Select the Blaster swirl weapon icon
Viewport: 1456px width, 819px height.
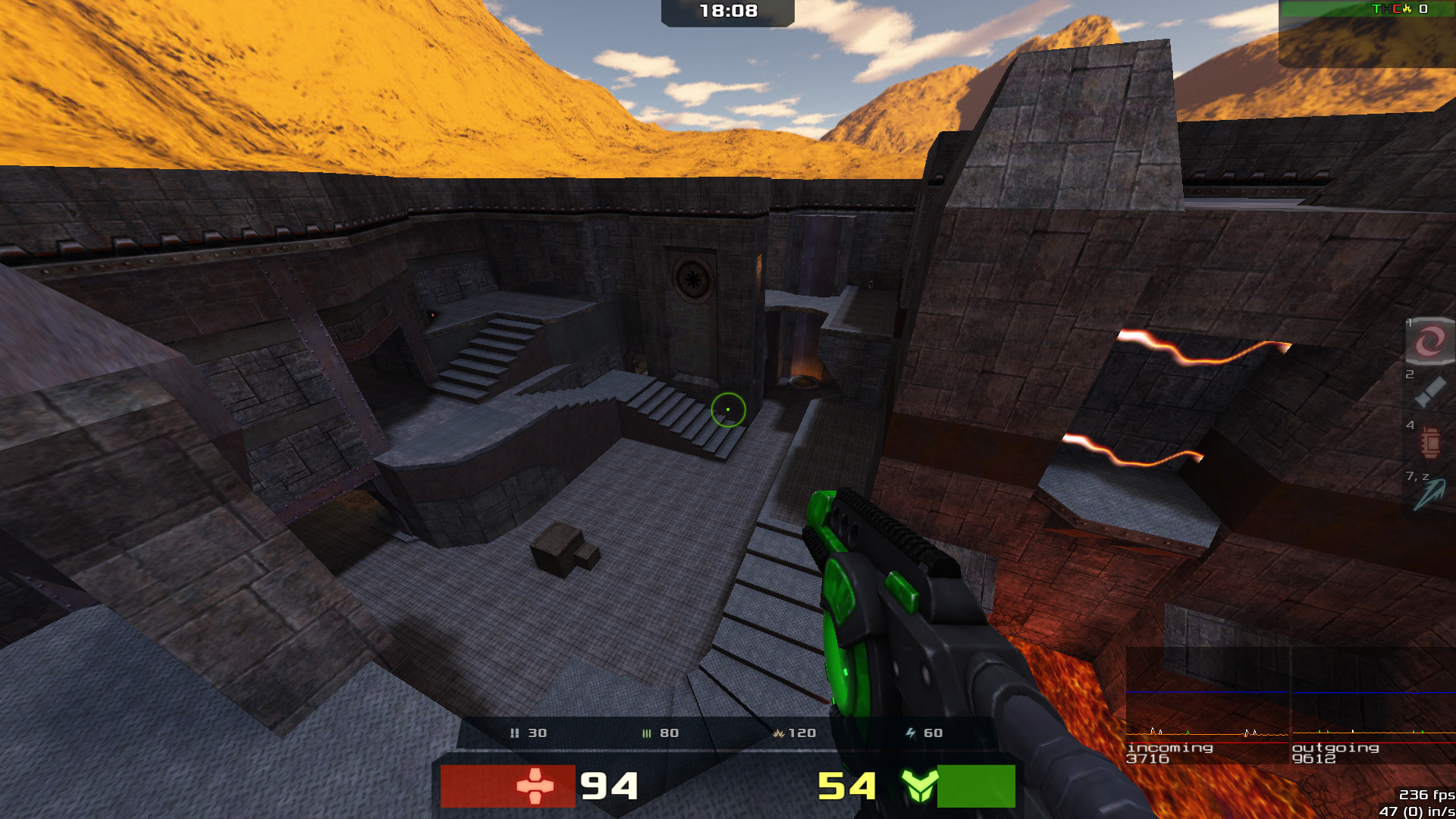point(1429,340)
